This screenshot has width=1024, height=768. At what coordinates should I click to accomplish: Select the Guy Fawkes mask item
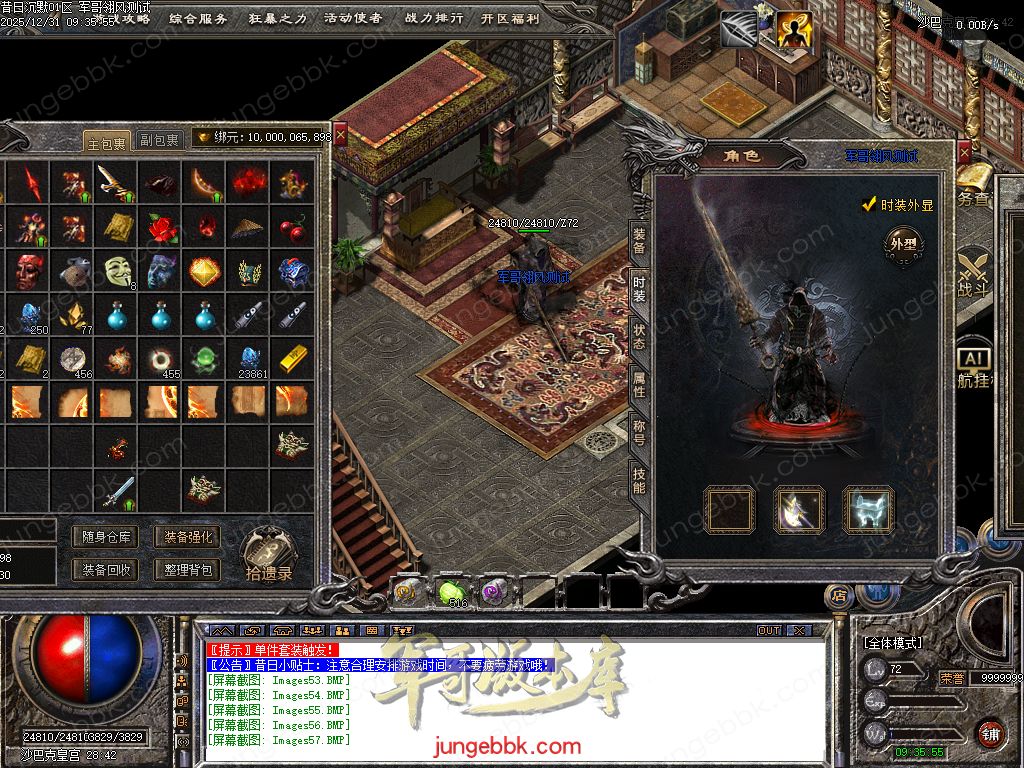pyautogui.click(x=118, y=270)
